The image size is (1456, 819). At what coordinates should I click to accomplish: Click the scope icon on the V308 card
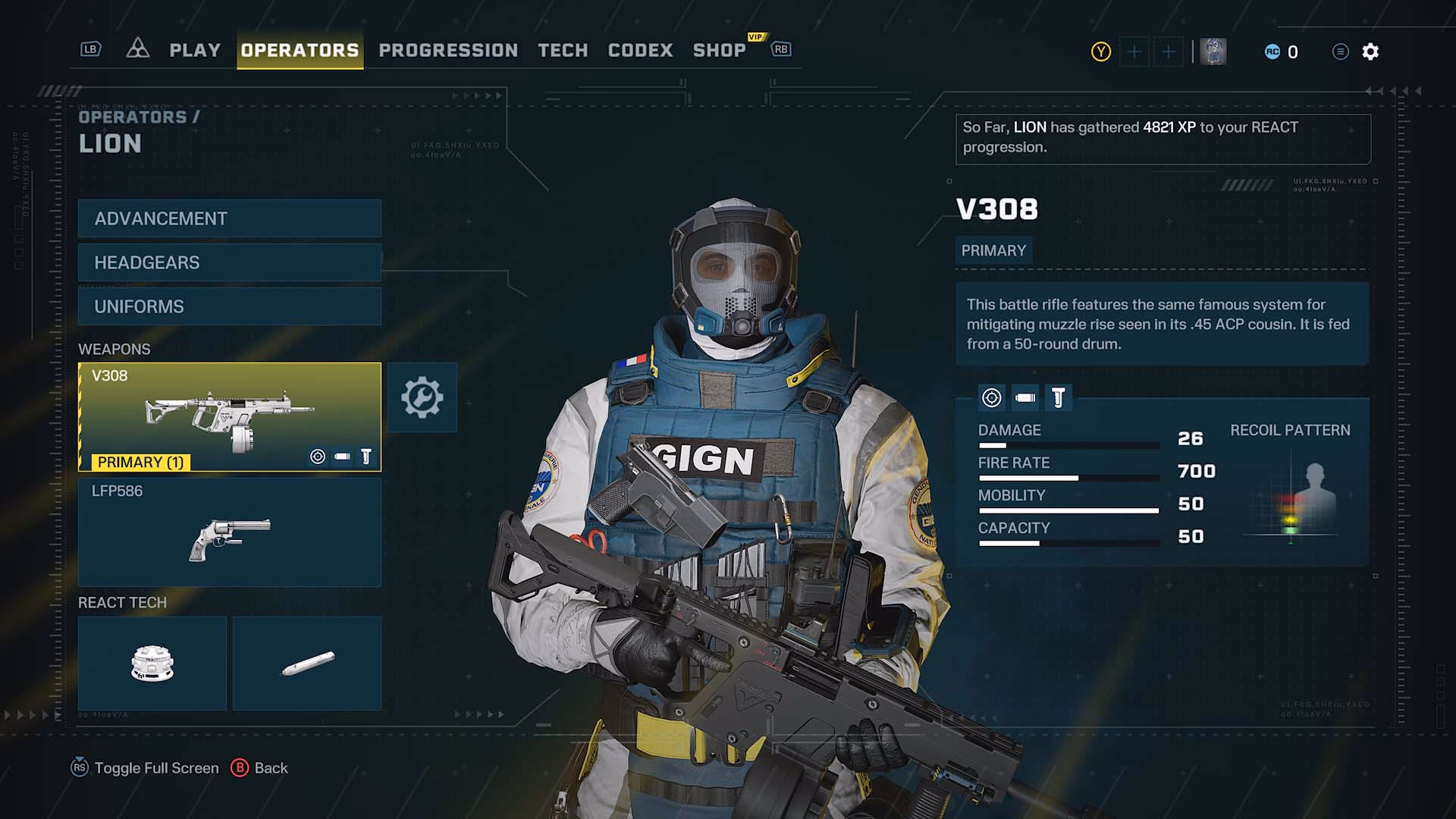[316, 456]
